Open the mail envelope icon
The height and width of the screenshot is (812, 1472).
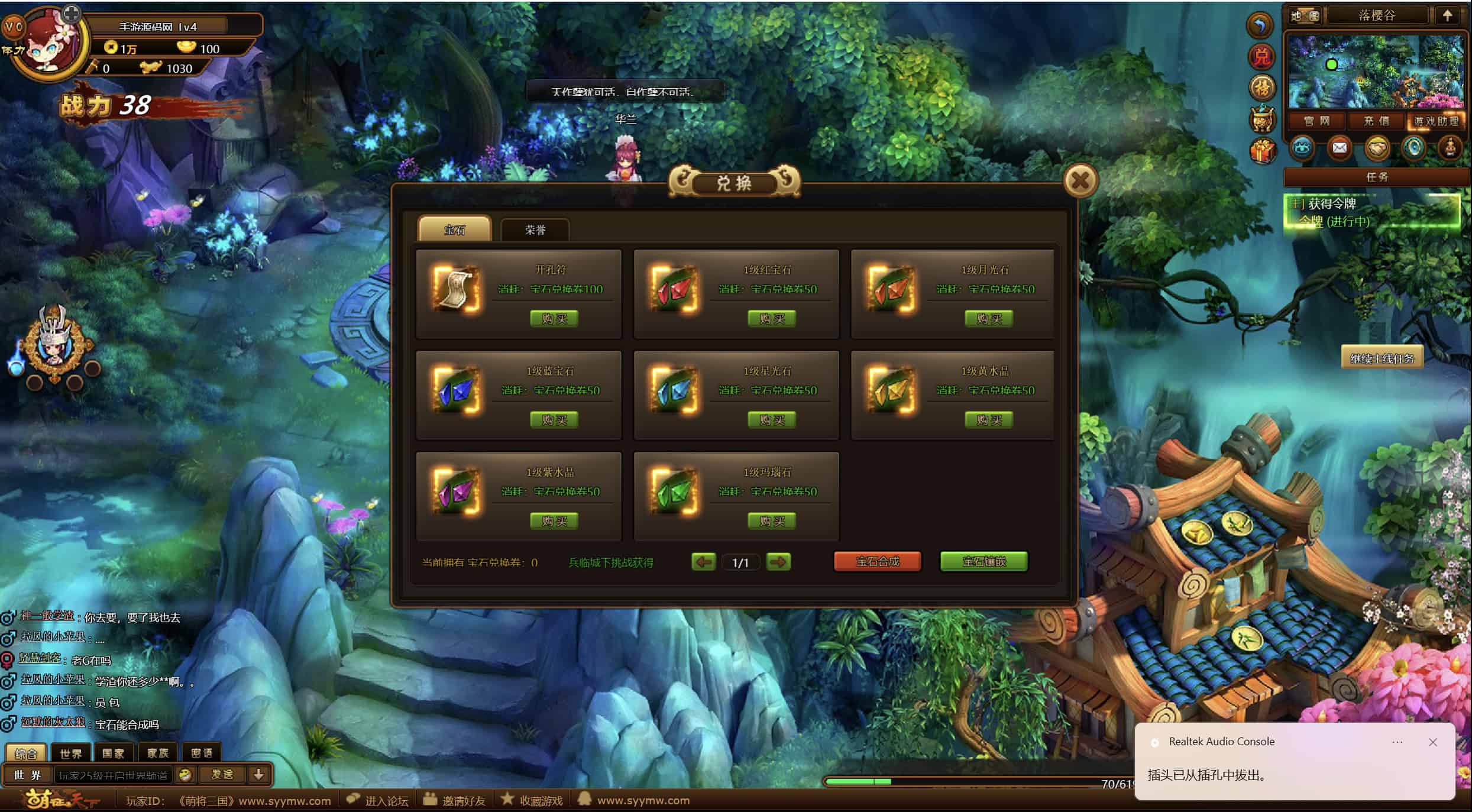click(1339, 147)
